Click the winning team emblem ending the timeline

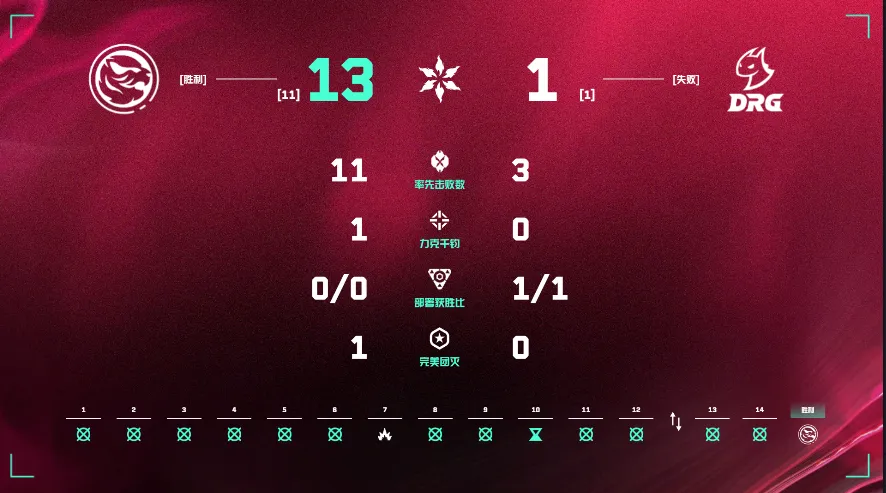pos(807,434)
